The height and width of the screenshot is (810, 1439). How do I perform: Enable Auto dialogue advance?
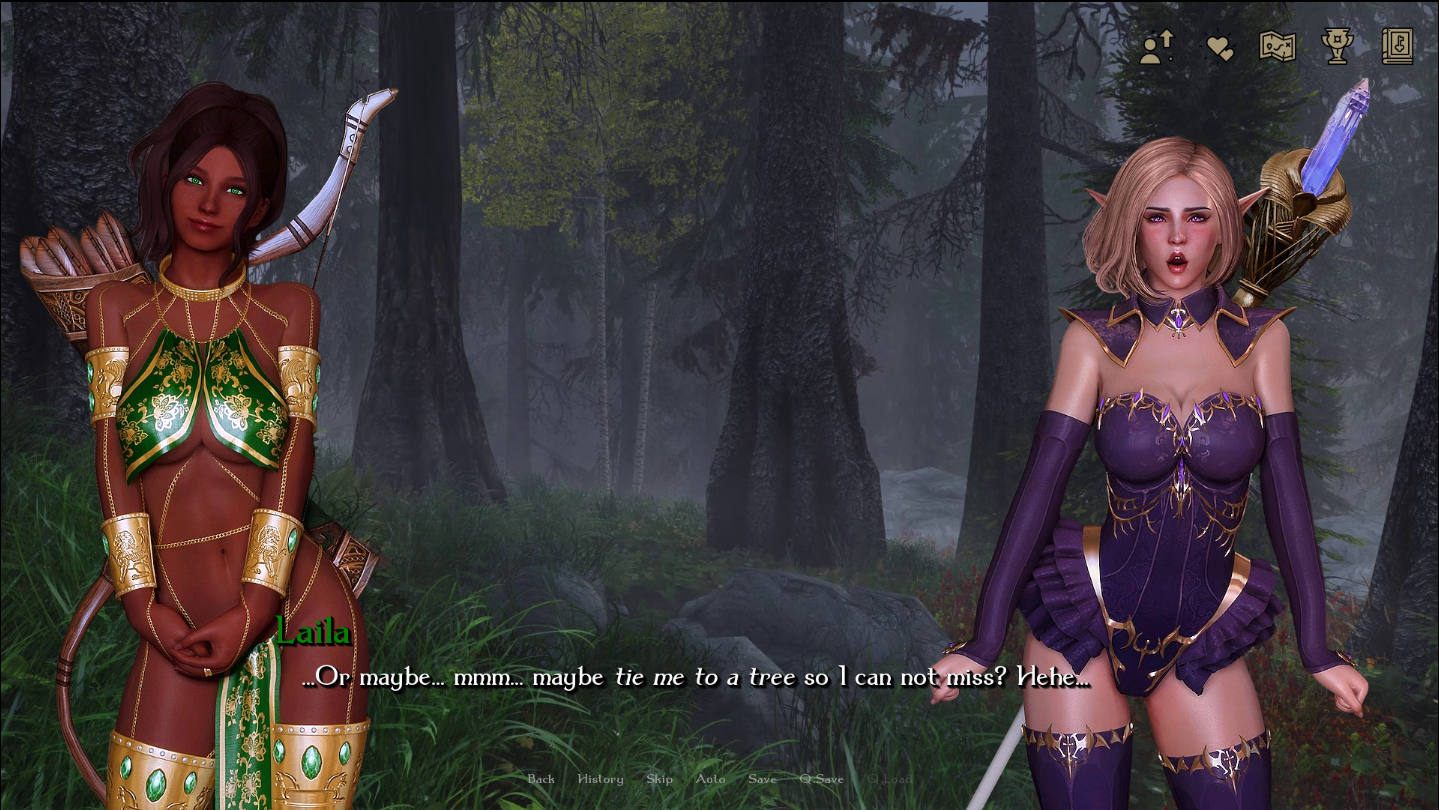point(710,779)
